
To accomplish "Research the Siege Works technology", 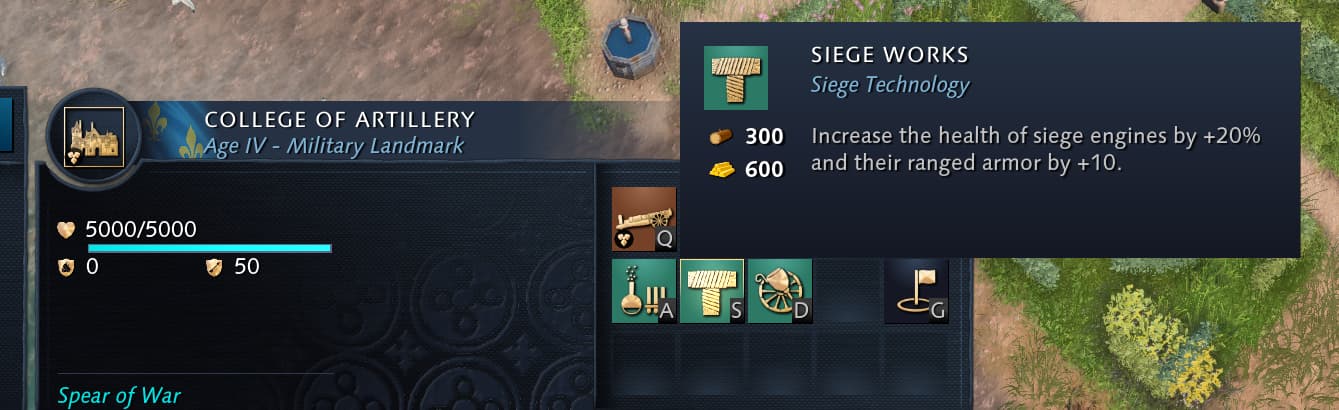I will pos(712,291).
